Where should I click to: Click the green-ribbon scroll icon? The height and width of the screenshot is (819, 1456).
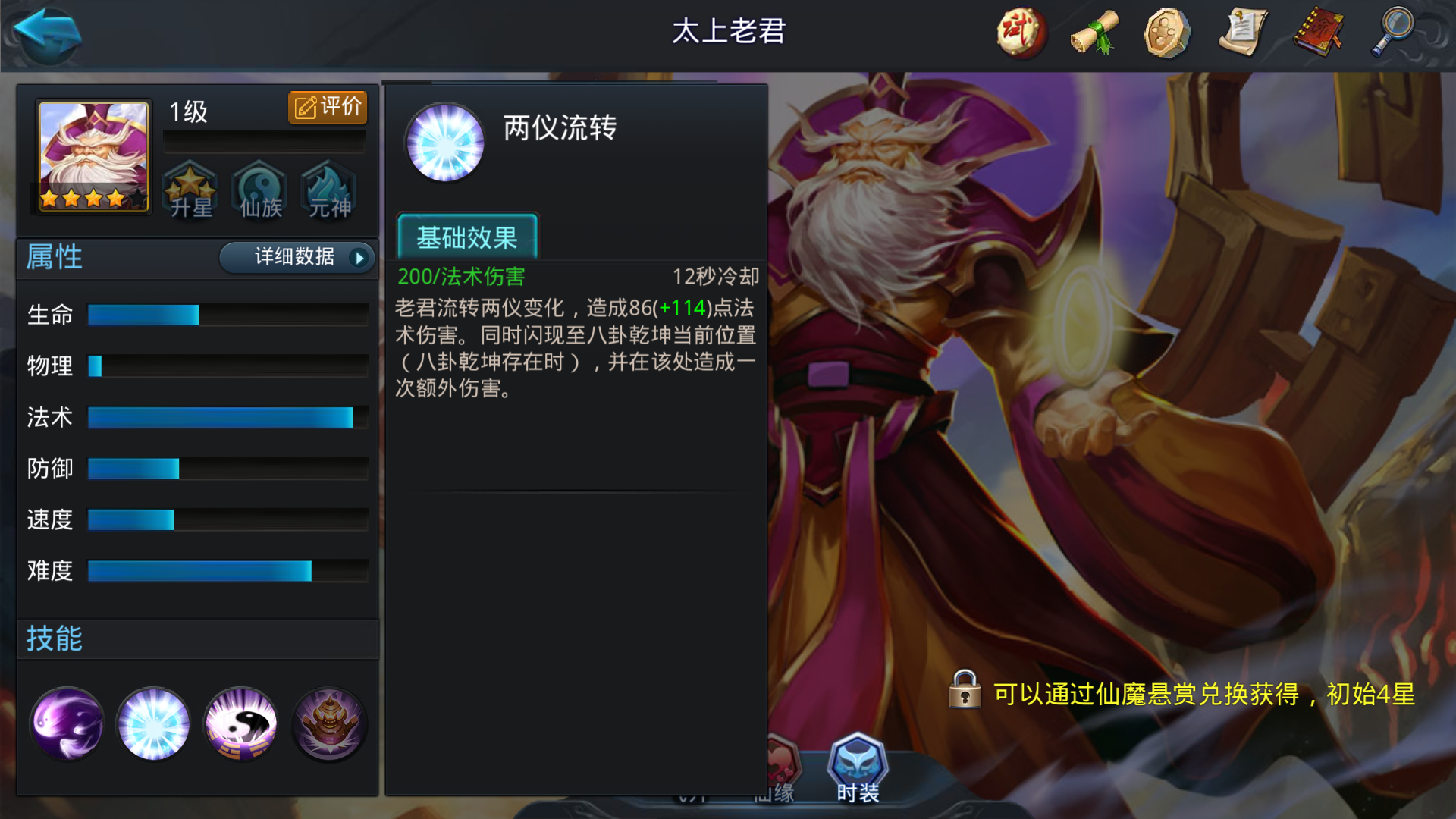[x=1092, y=32]
